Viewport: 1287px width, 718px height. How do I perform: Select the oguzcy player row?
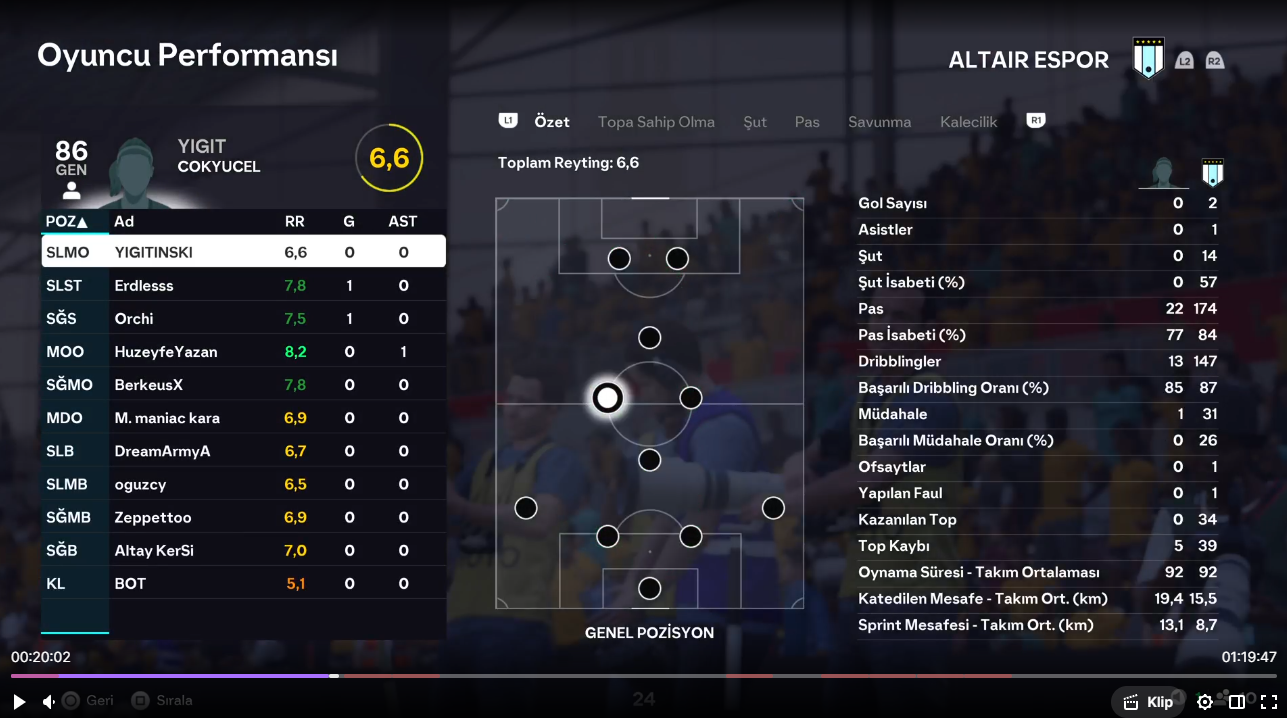tap(243, 483)
